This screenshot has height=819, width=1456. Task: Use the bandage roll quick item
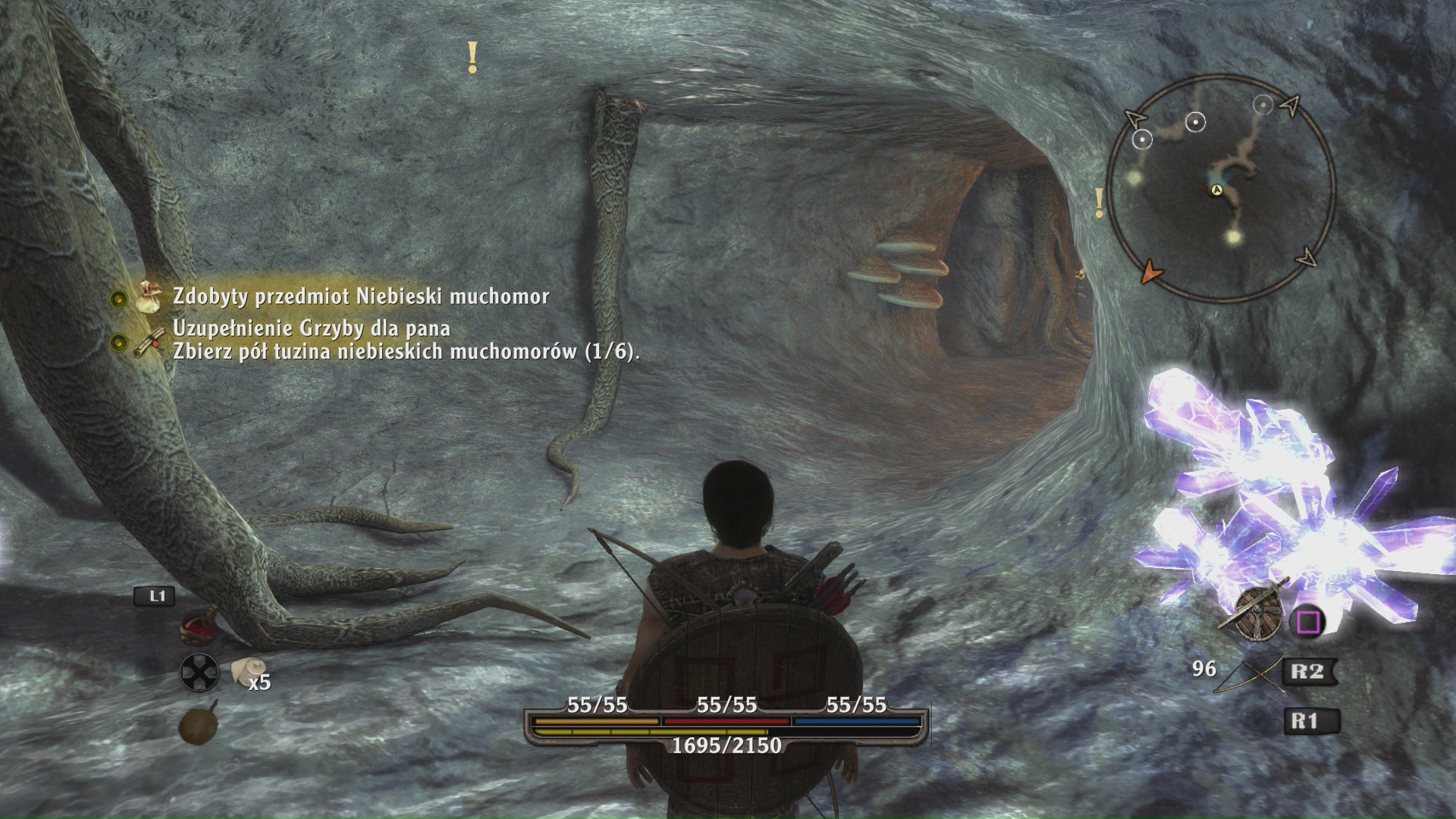point(244,670)
